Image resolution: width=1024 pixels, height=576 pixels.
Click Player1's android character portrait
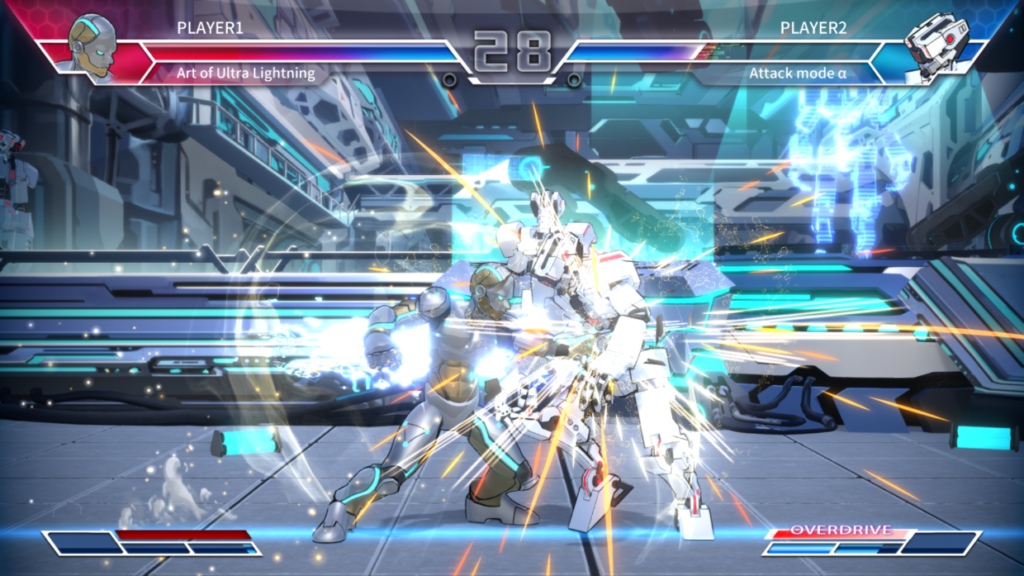pos(91,45)
